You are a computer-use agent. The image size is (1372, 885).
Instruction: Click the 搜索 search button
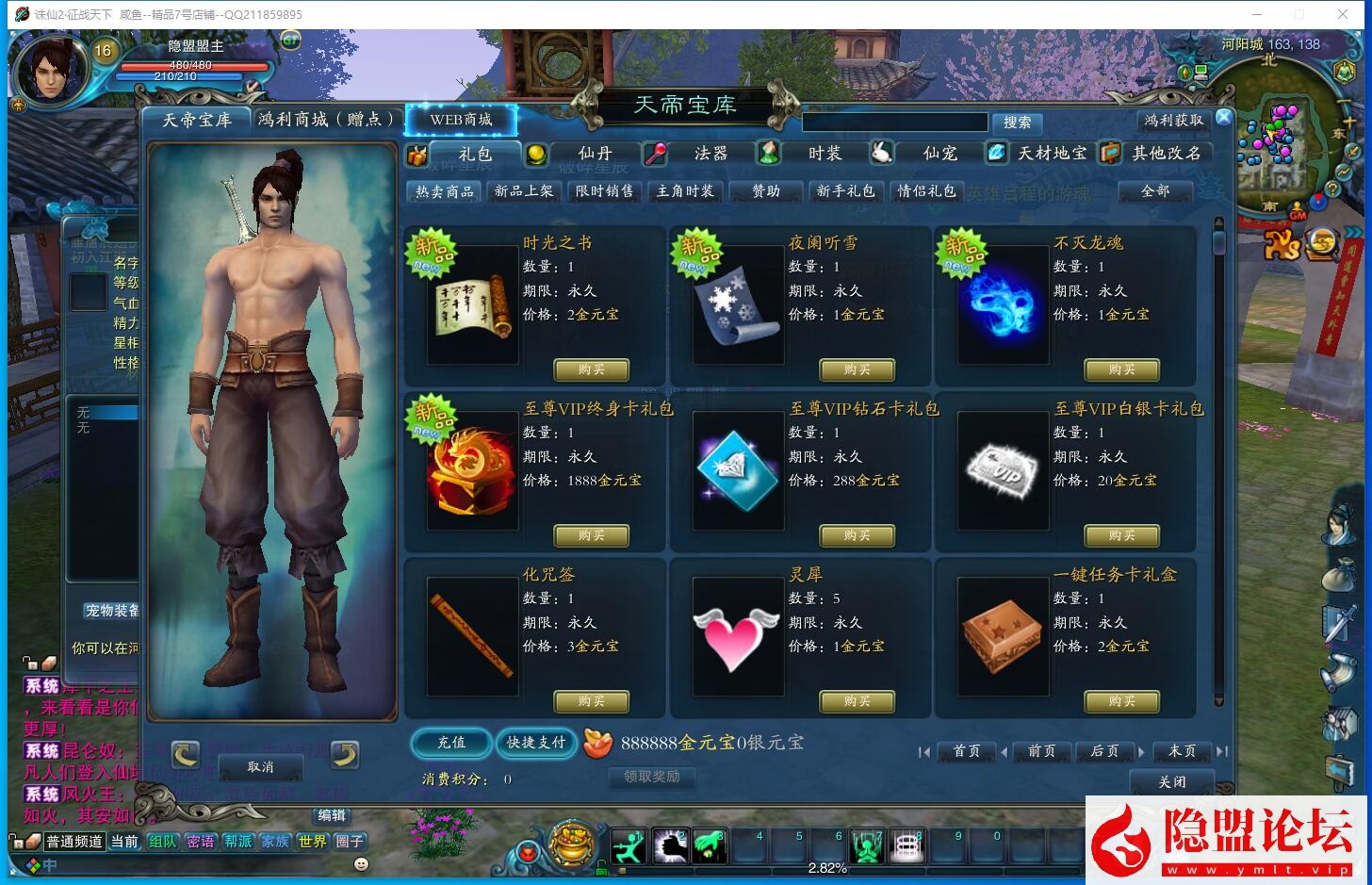(1017, 123)
